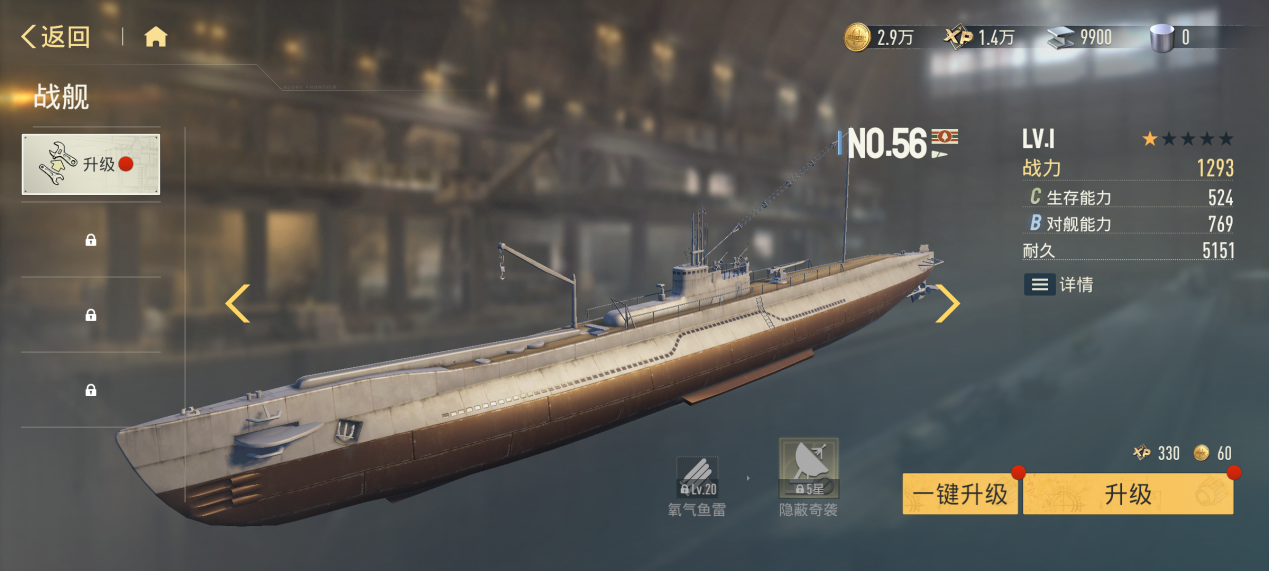Tap the XP currency icon in top bar

[x=958, y=38]
